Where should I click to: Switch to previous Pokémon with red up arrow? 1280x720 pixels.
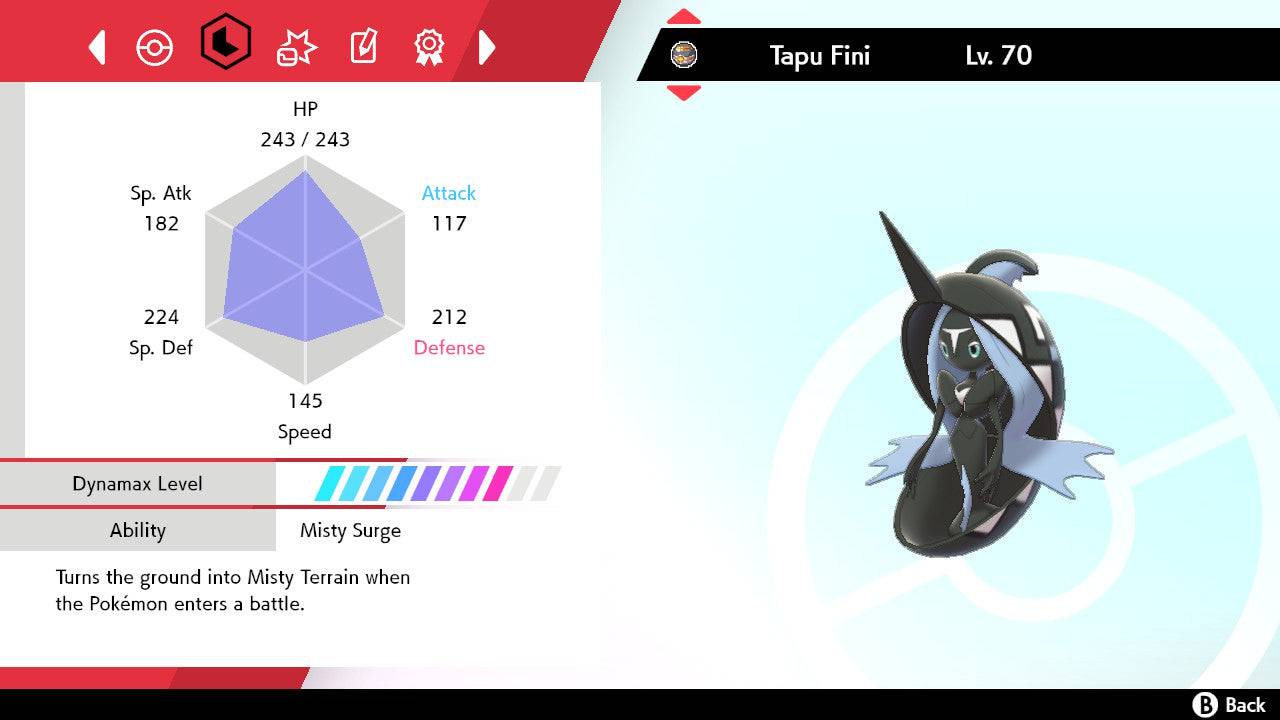(683, 15)
